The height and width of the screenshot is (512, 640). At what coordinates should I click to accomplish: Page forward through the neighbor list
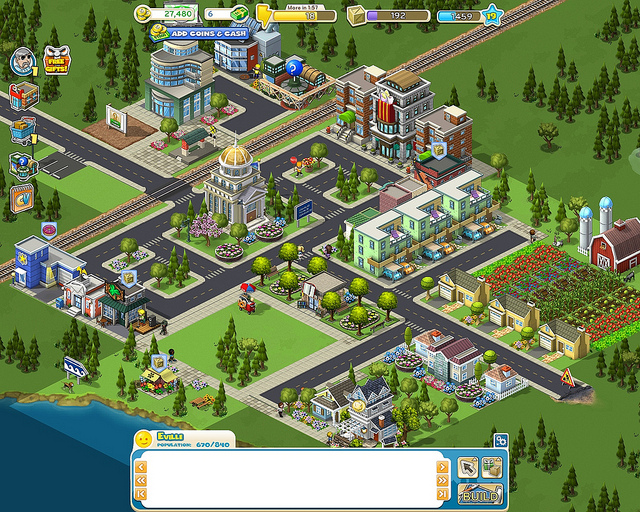click(442, 480)
